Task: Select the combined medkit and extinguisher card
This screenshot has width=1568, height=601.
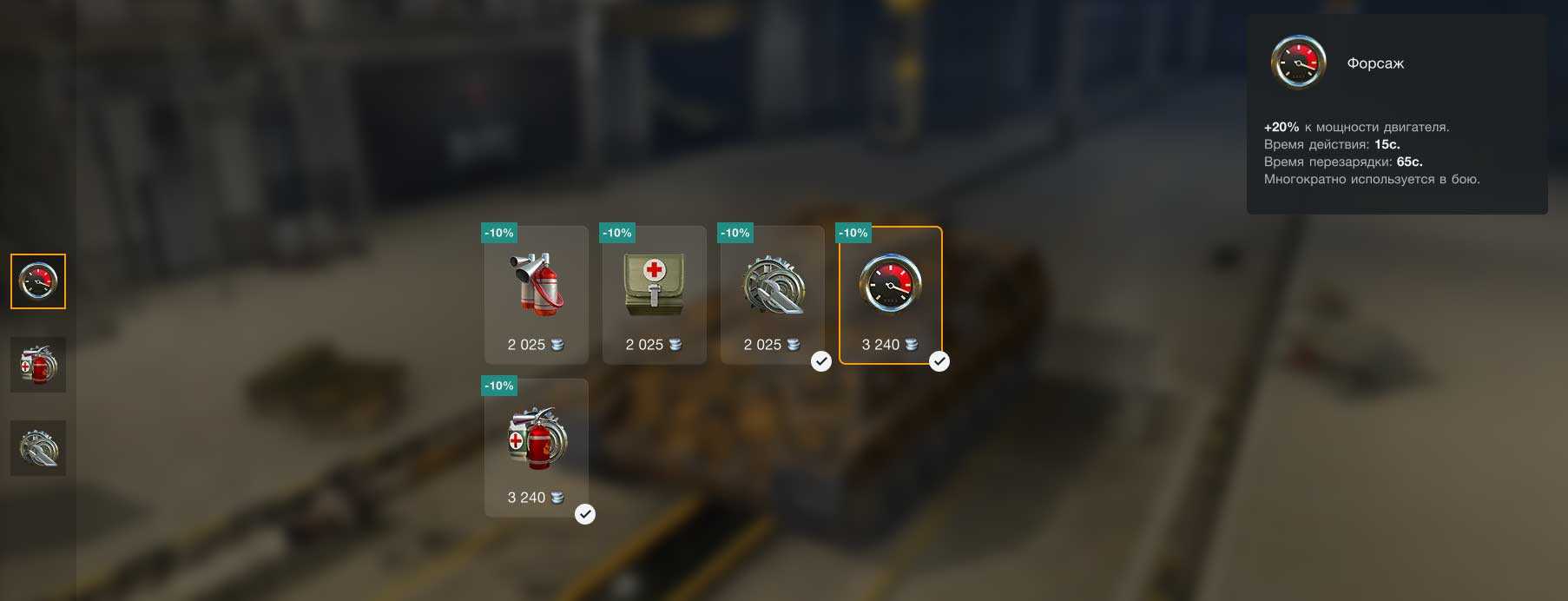Action: tap(536, 446)
